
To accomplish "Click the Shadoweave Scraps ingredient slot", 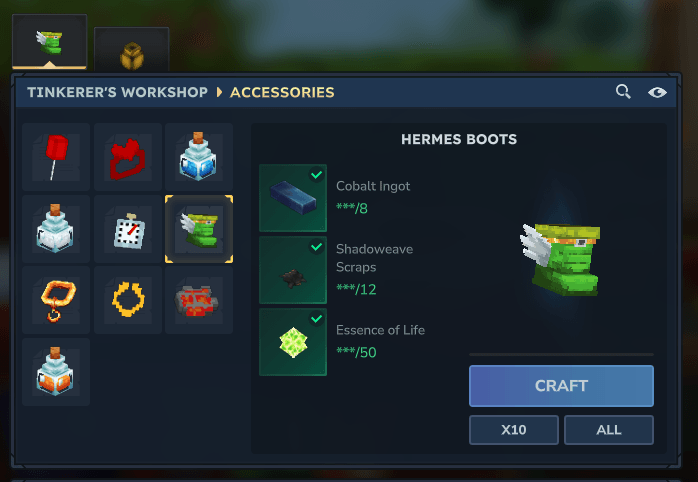I will [x=293, y=270].
